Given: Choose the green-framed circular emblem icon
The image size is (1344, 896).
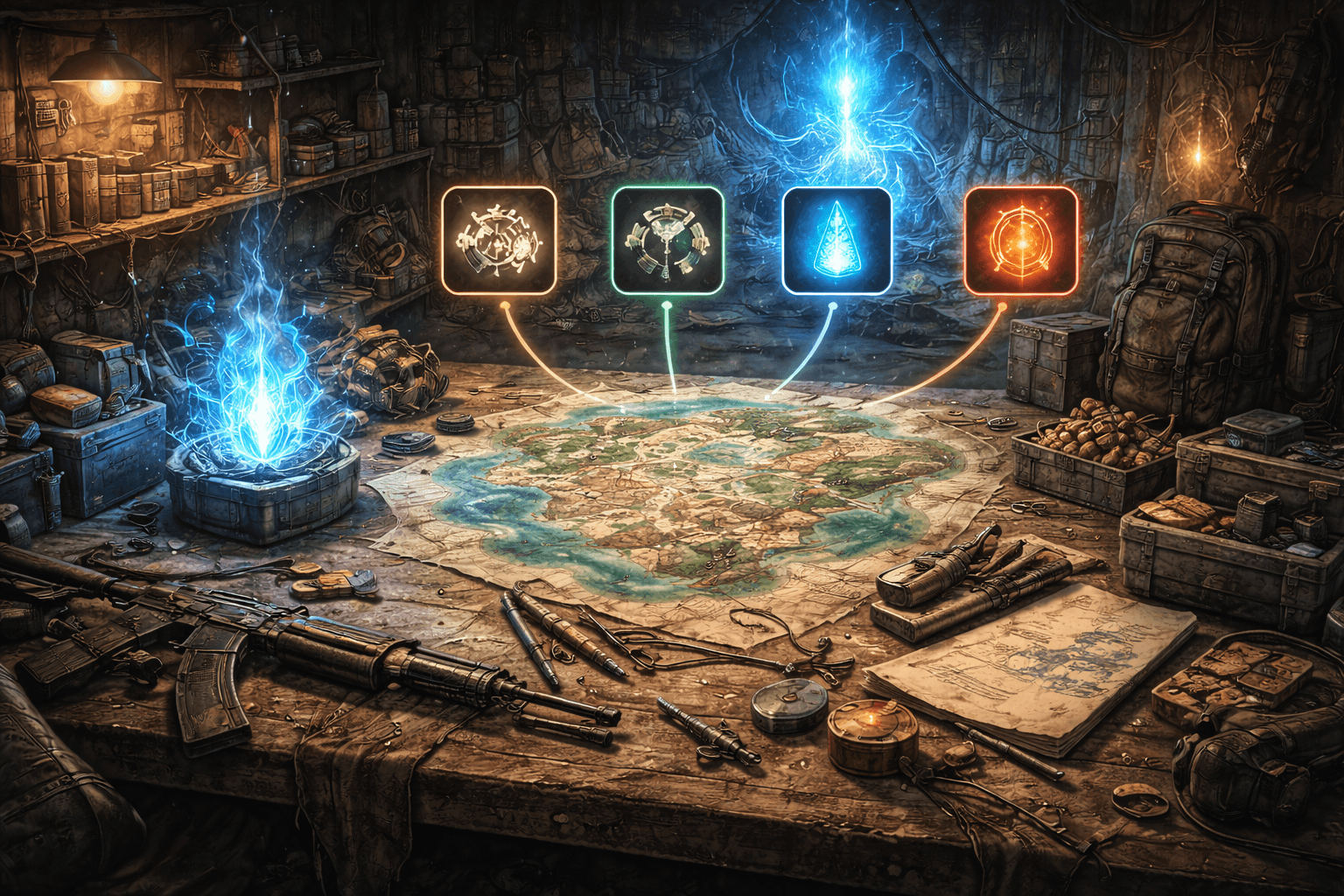Looking at the screenshot, I should coord(668,240).
